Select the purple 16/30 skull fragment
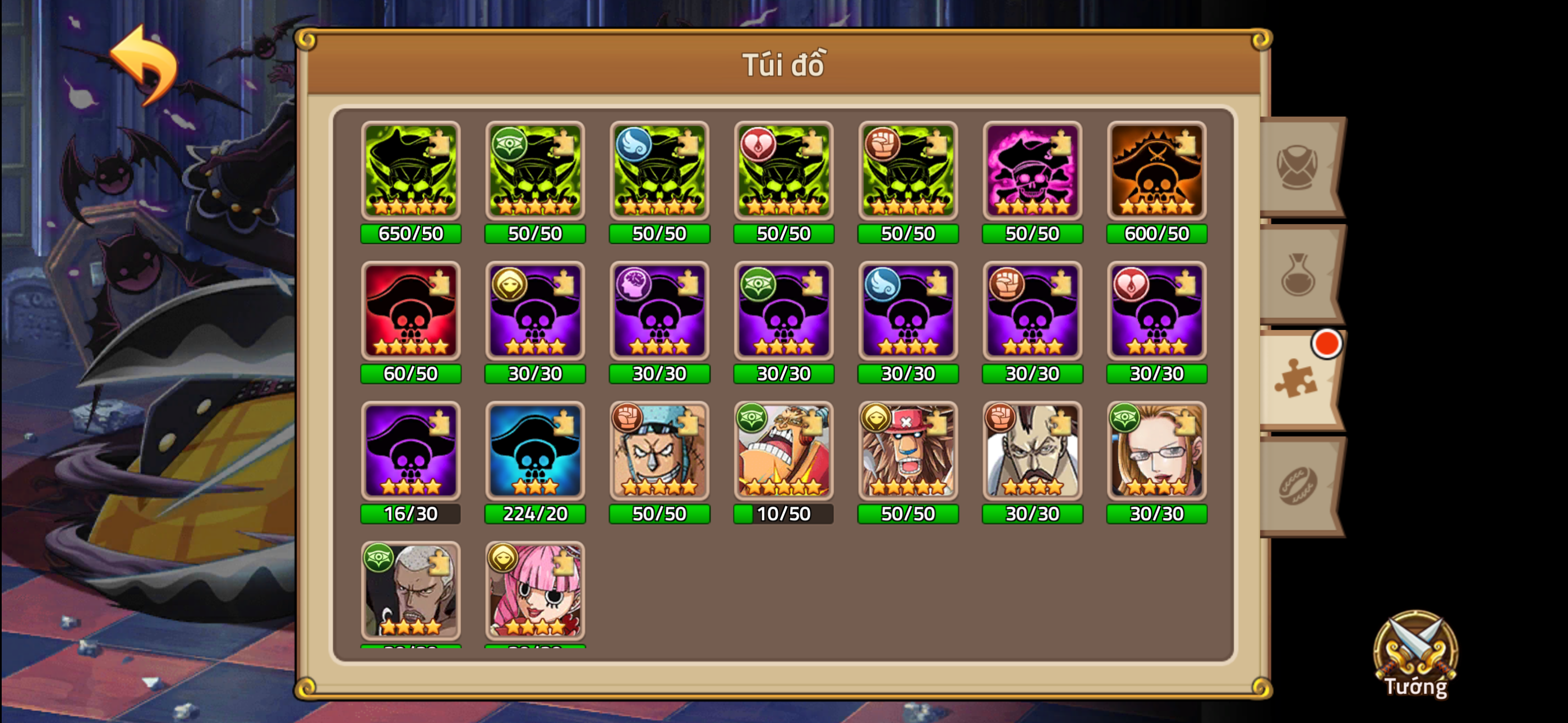Screen dimensions: 1568x723 pos(411,453)
